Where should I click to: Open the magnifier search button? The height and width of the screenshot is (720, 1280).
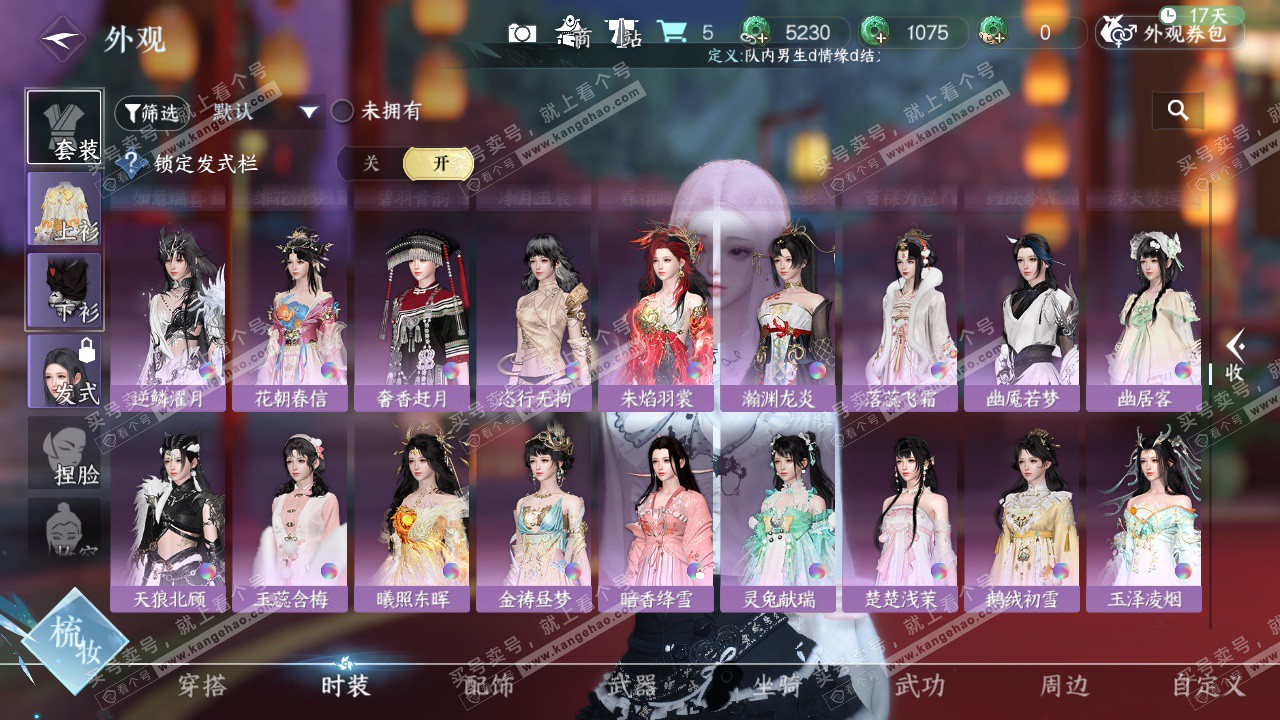click(x=1178, y=111)
